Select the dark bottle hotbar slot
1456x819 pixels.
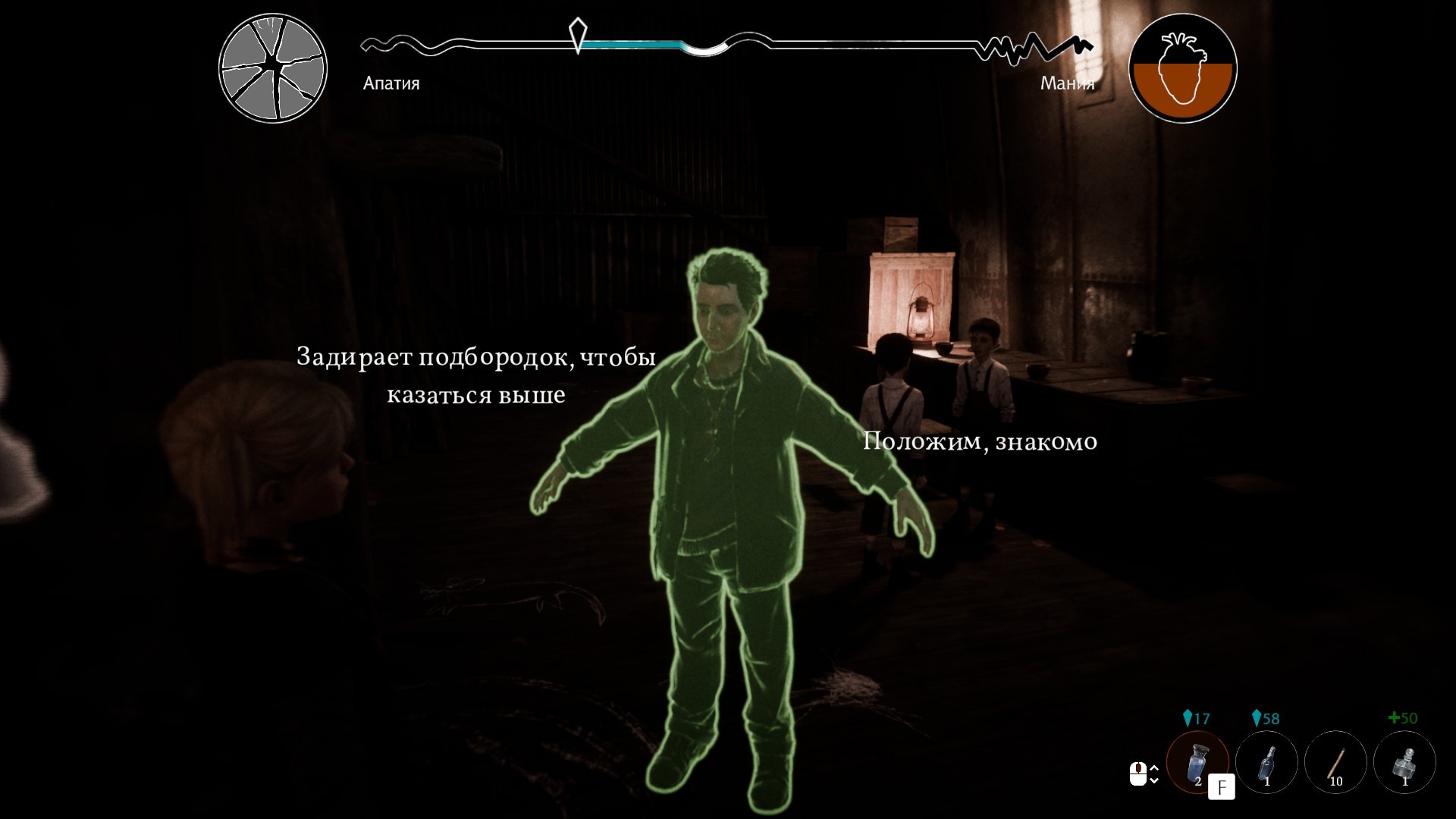tap(1266, 761)
